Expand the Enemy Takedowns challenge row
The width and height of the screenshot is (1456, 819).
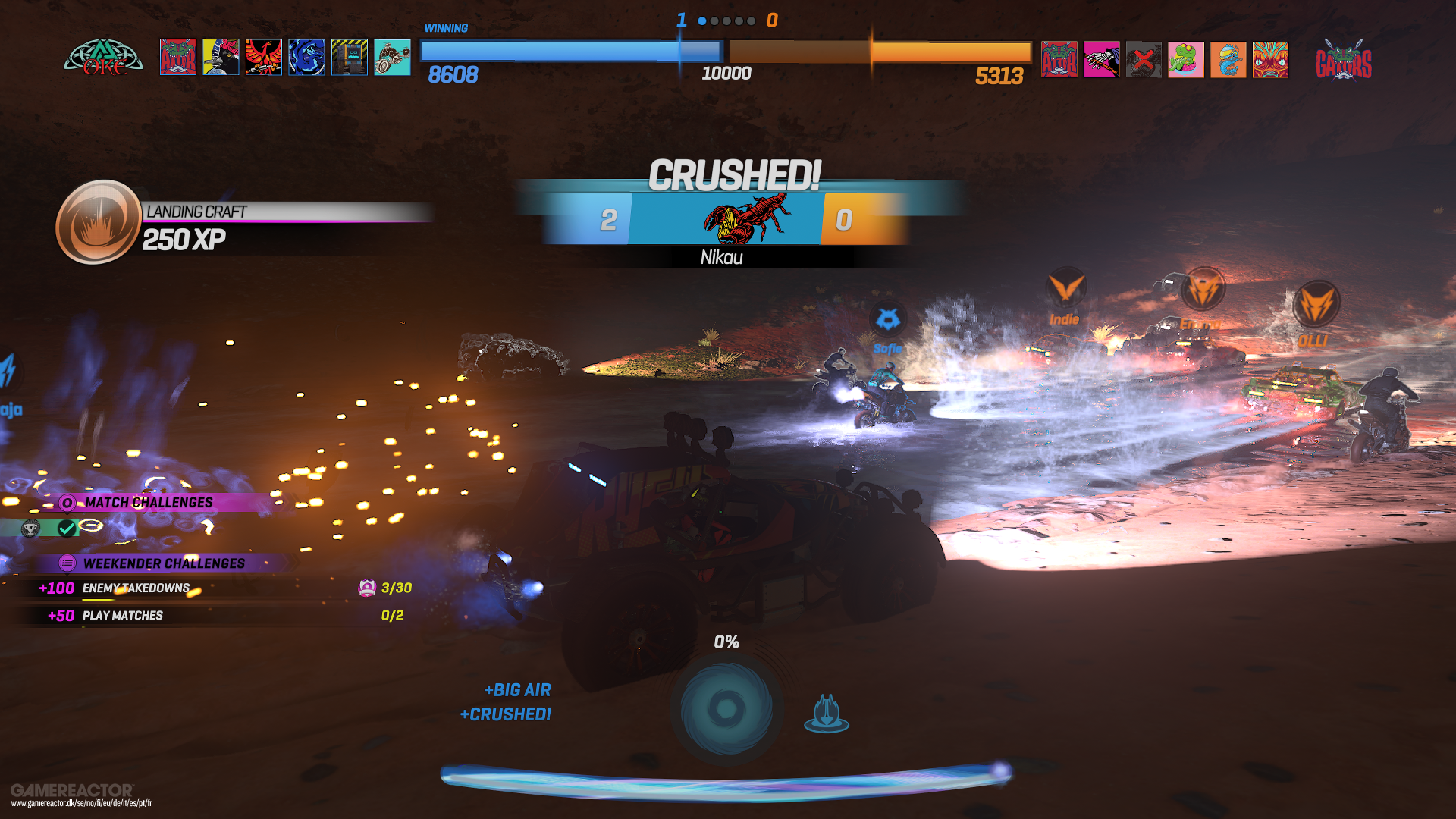(x=136, y=588)
